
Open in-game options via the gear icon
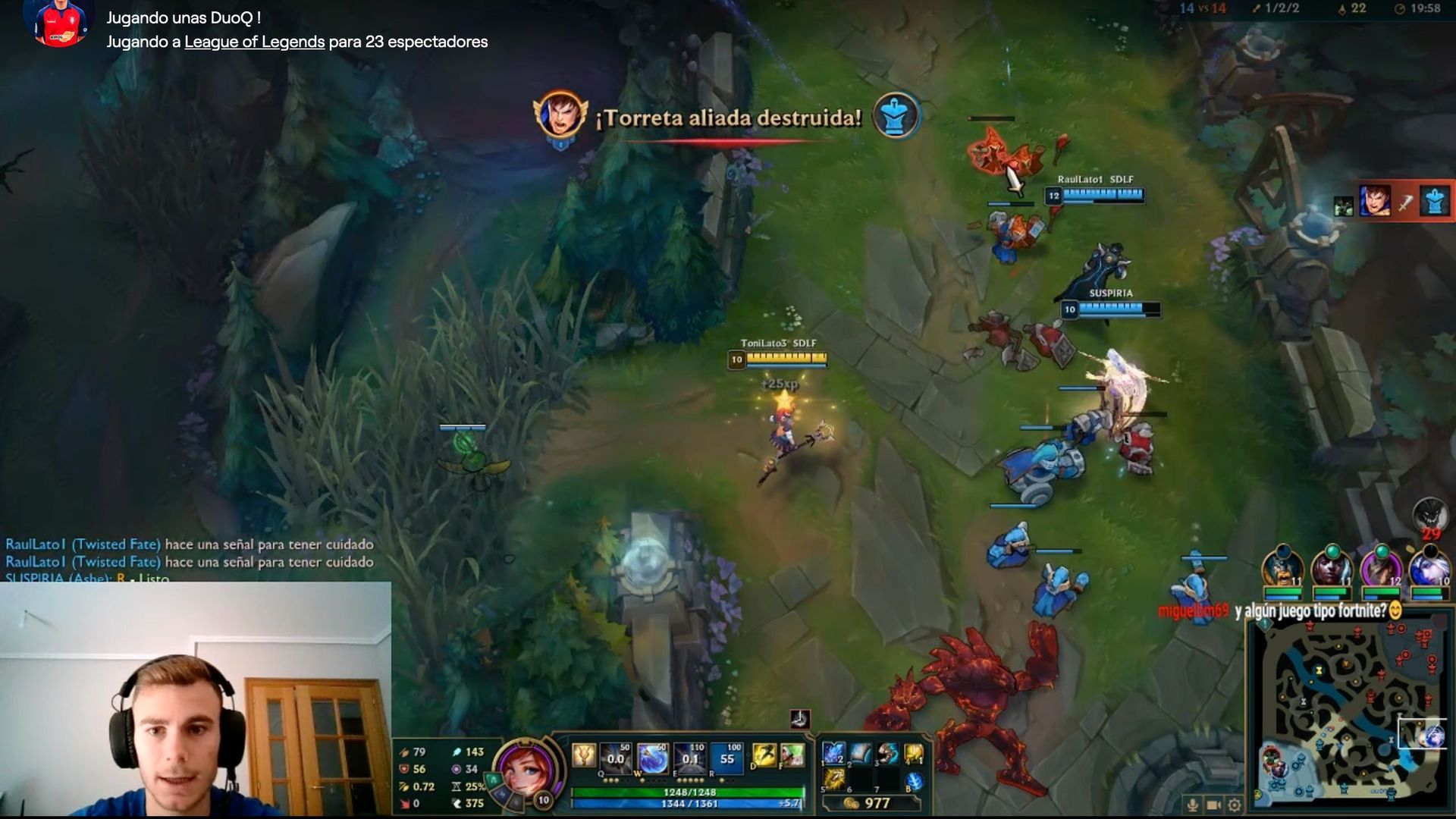coord(1234,805)
